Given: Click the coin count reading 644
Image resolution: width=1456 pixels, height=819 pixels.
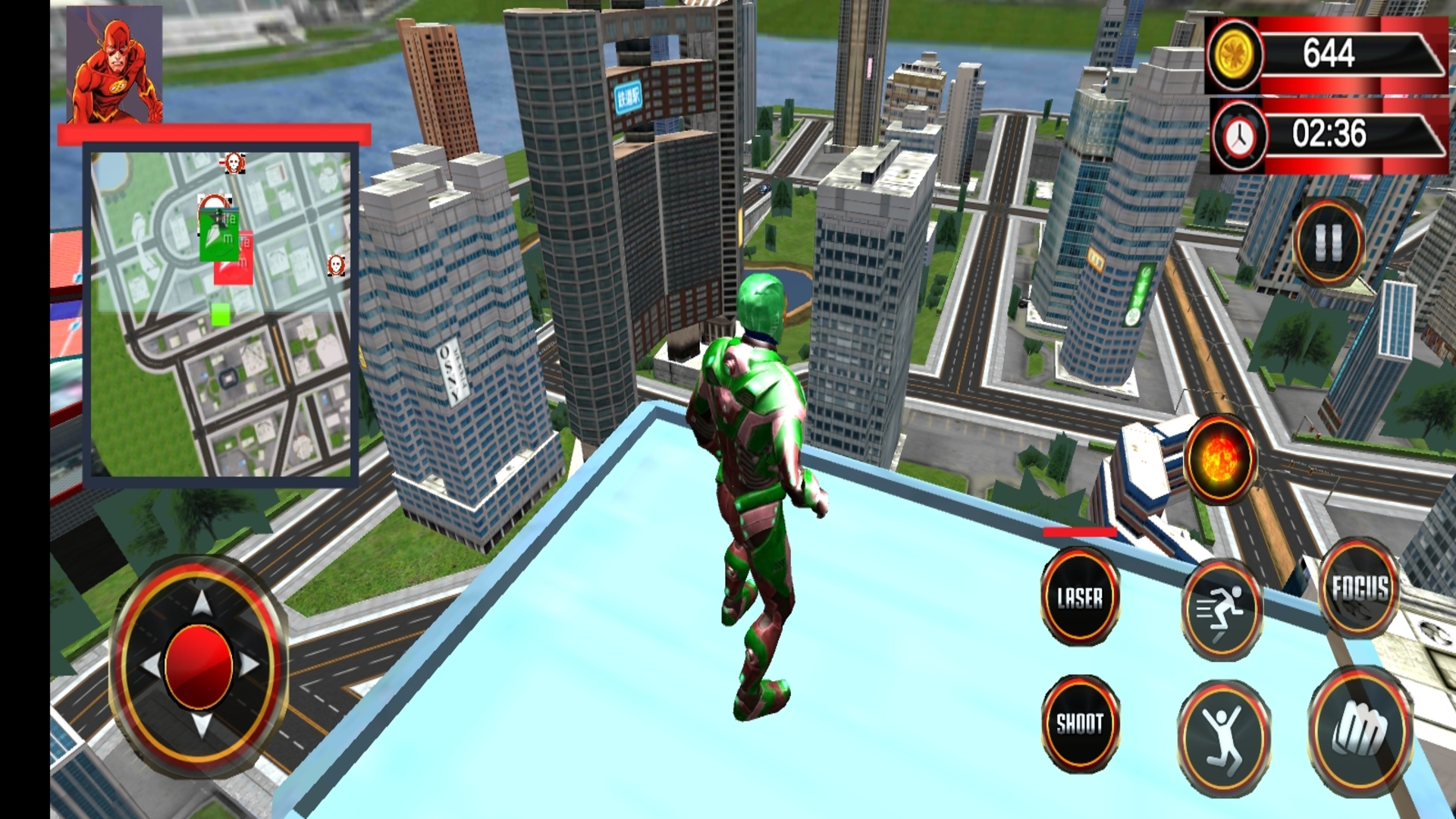Looking at the screenshot, I should [1331, 53].
